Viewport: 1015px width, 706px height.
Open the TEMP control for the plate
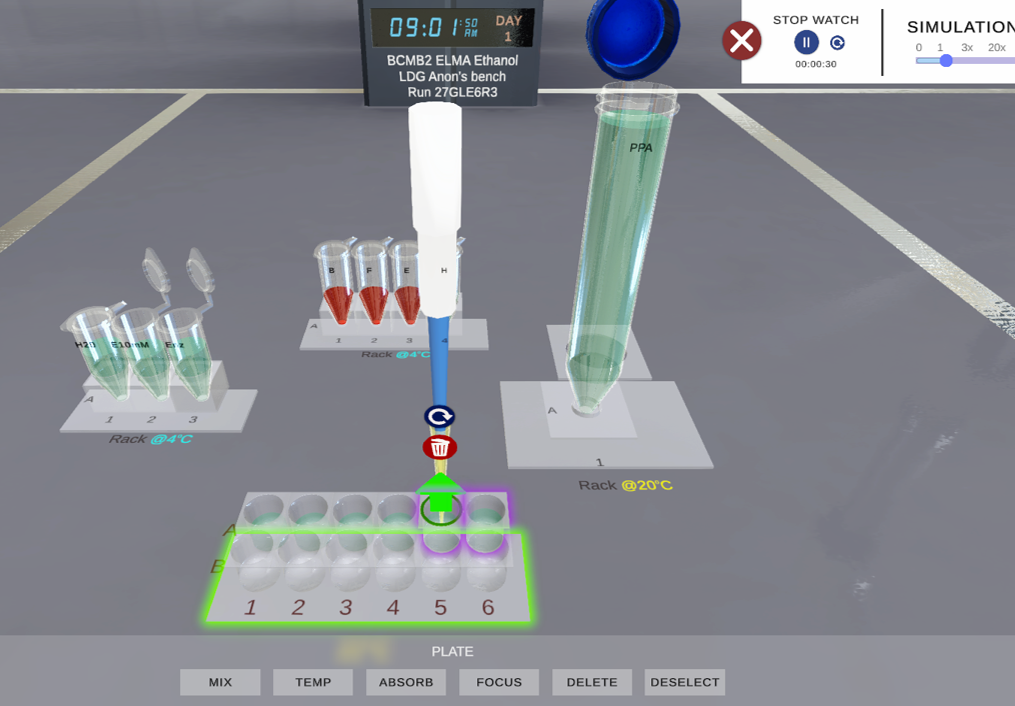click(313, 682)
